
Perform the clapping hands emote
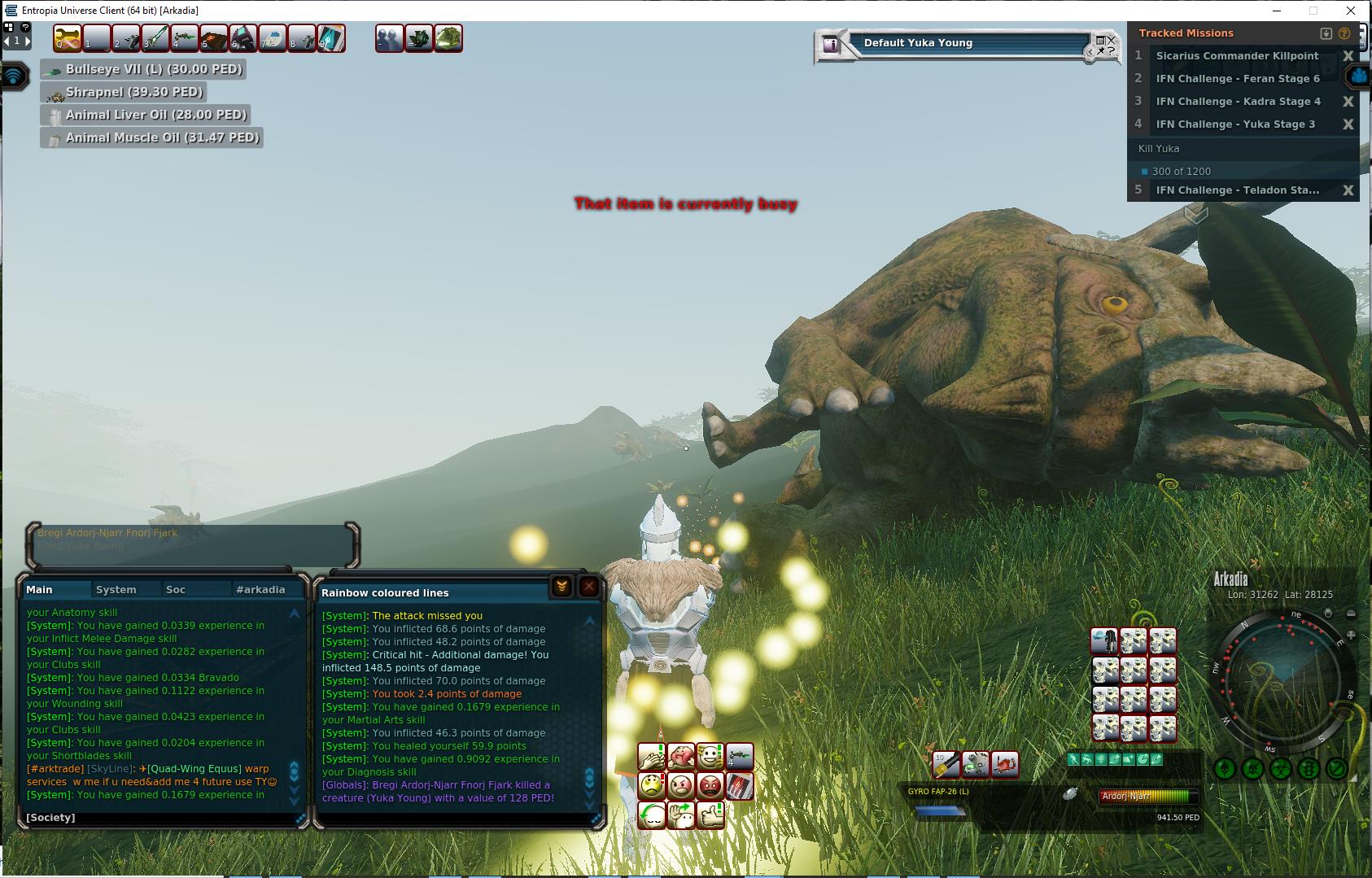coord(651,758)
